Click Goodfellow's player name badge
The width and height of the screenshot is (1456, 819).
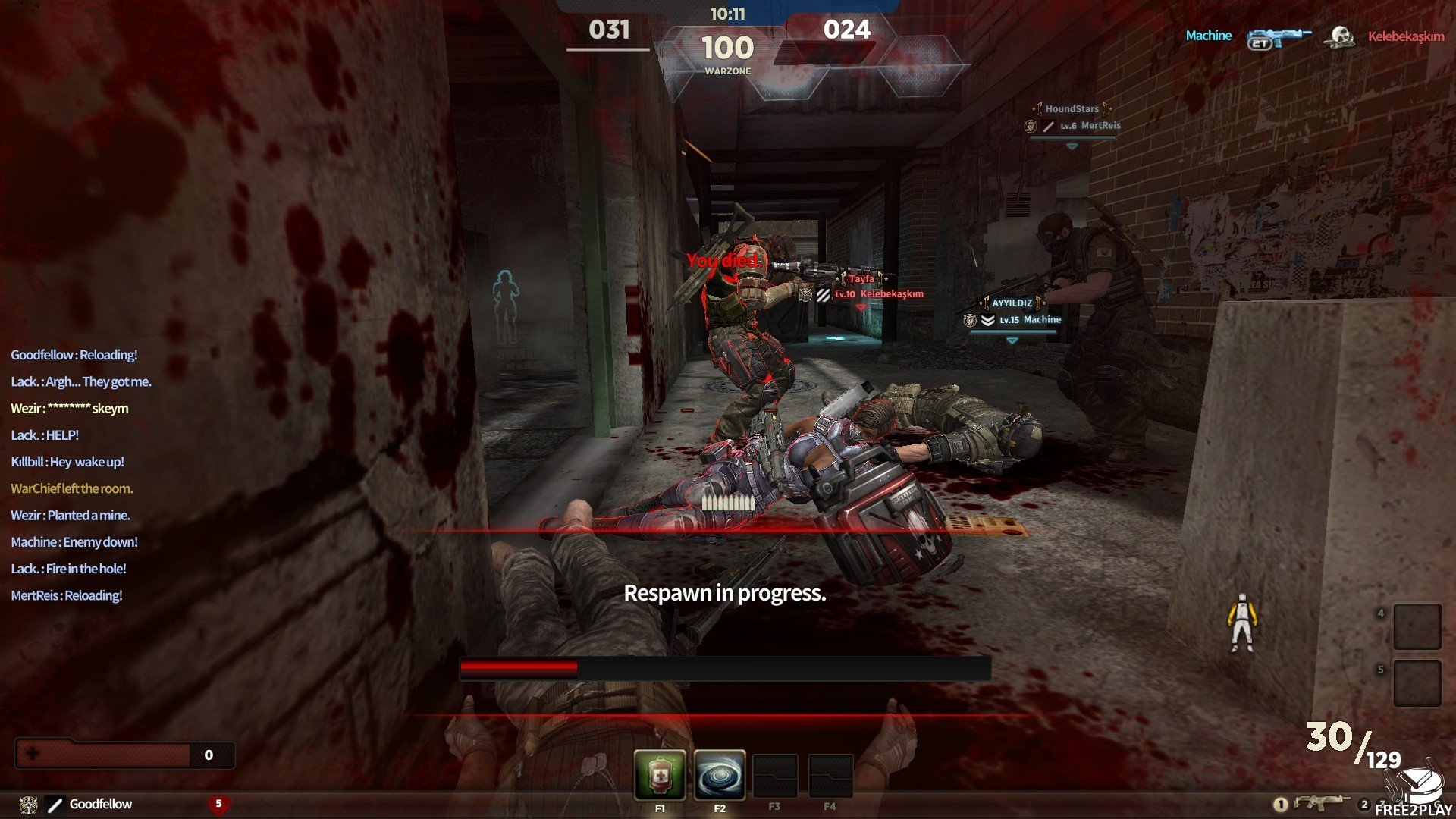[x=100, y=804]
